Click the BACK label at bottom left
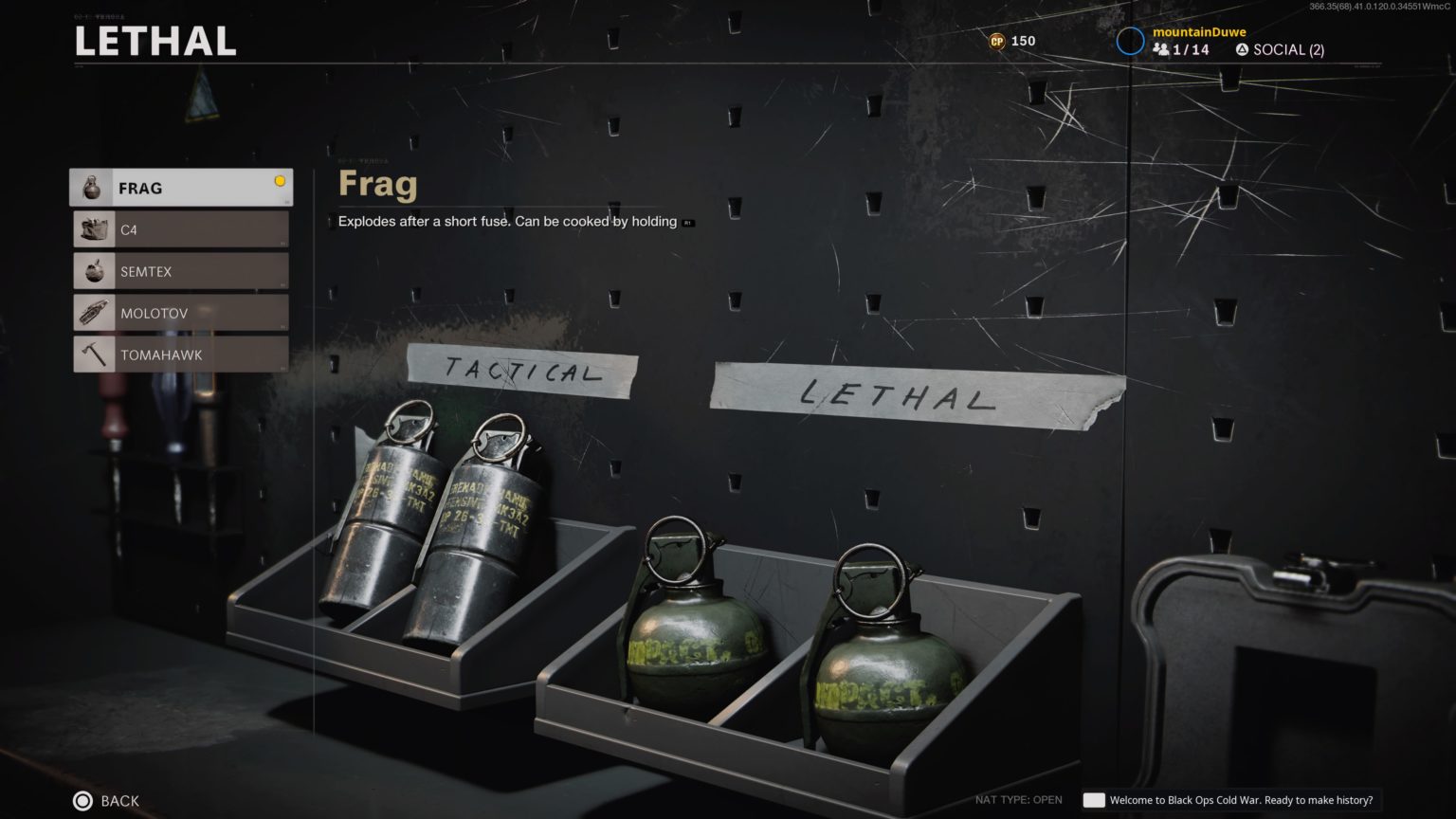 coord(118,800)
